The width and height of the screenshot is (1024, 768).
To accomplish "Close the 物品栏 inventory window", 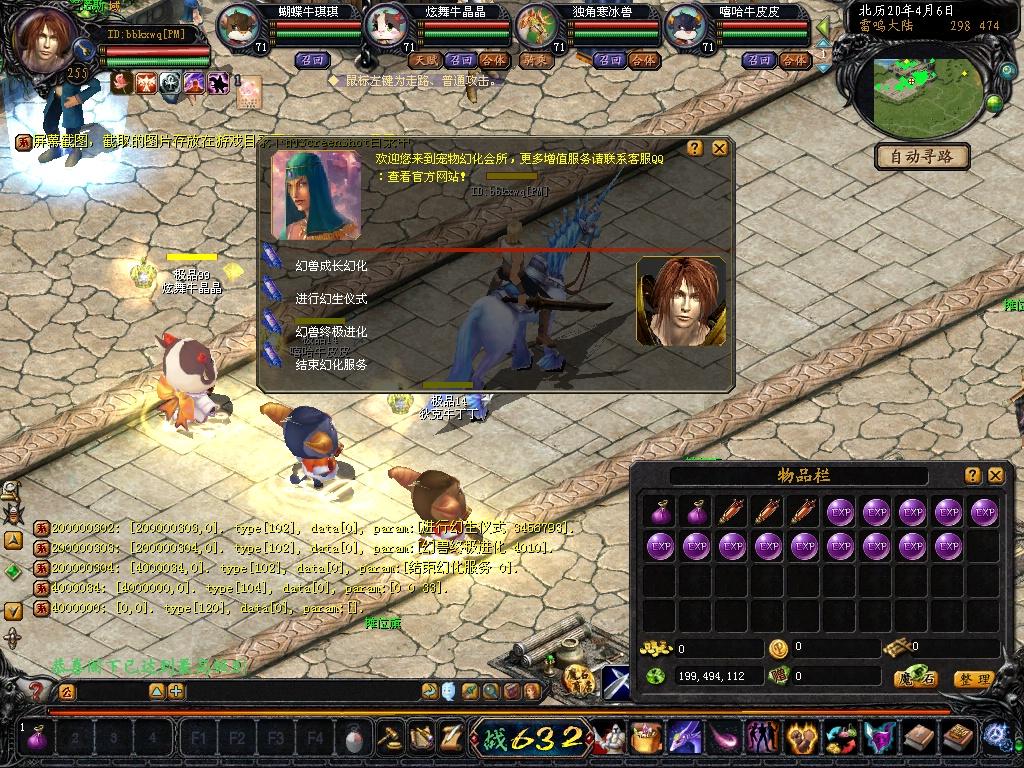I will click(995, 475).
